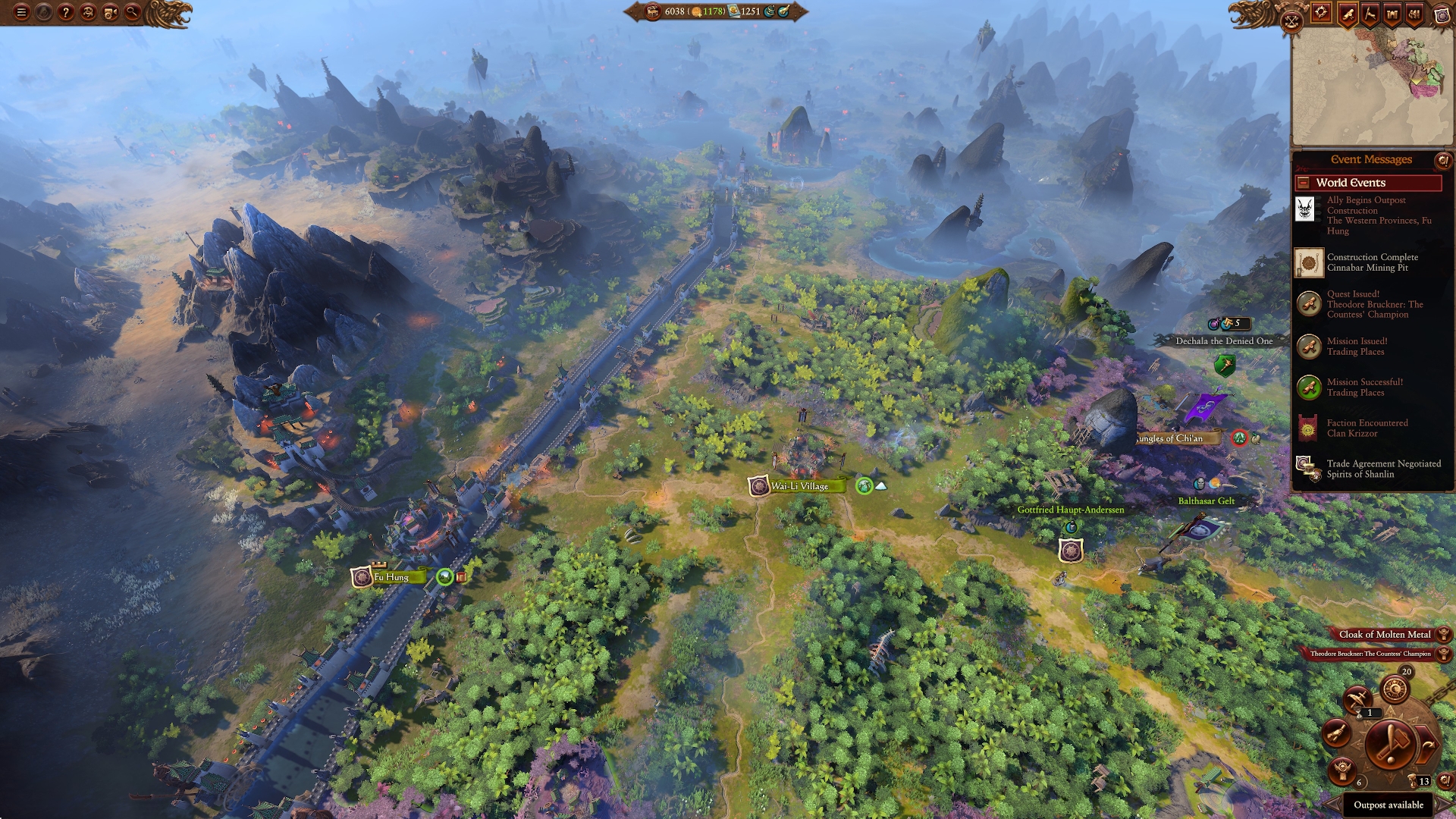This screenshot has height=819, width=1456.
Task: Open the search magnifier tool
Action: tap(132, 12)
